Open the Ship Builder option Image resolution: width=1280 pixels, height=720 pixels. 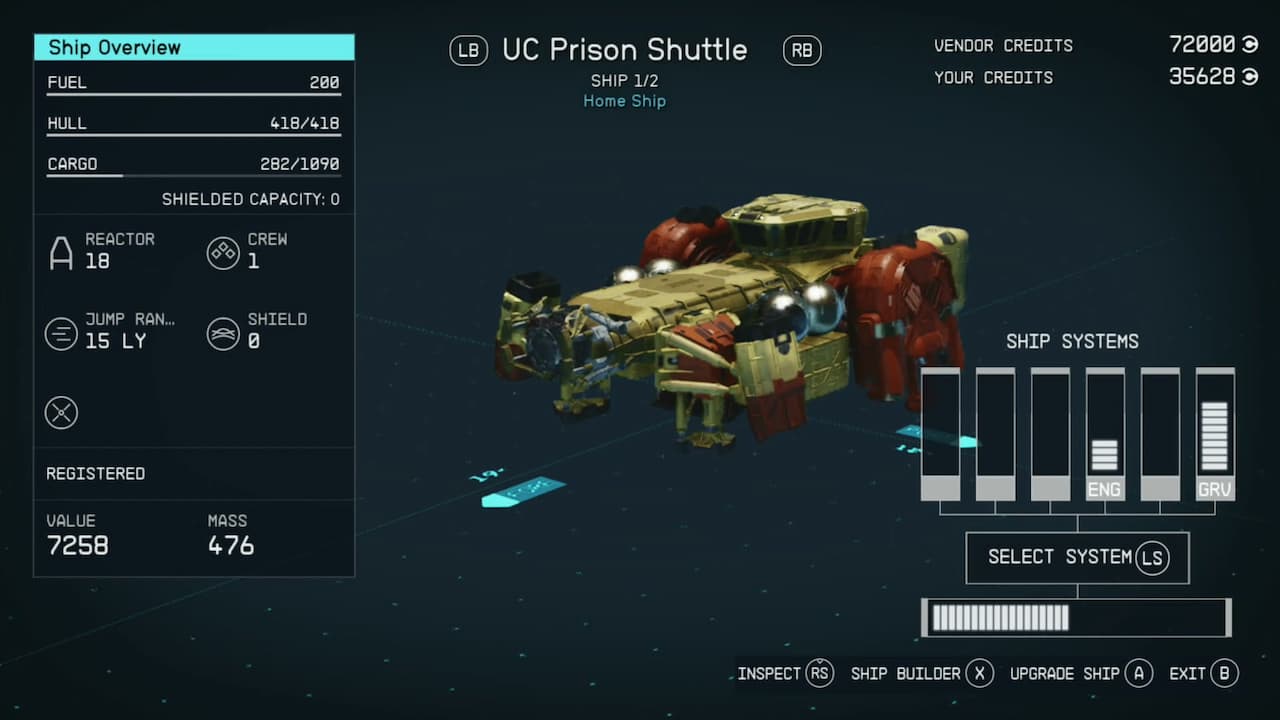point(921,673)
